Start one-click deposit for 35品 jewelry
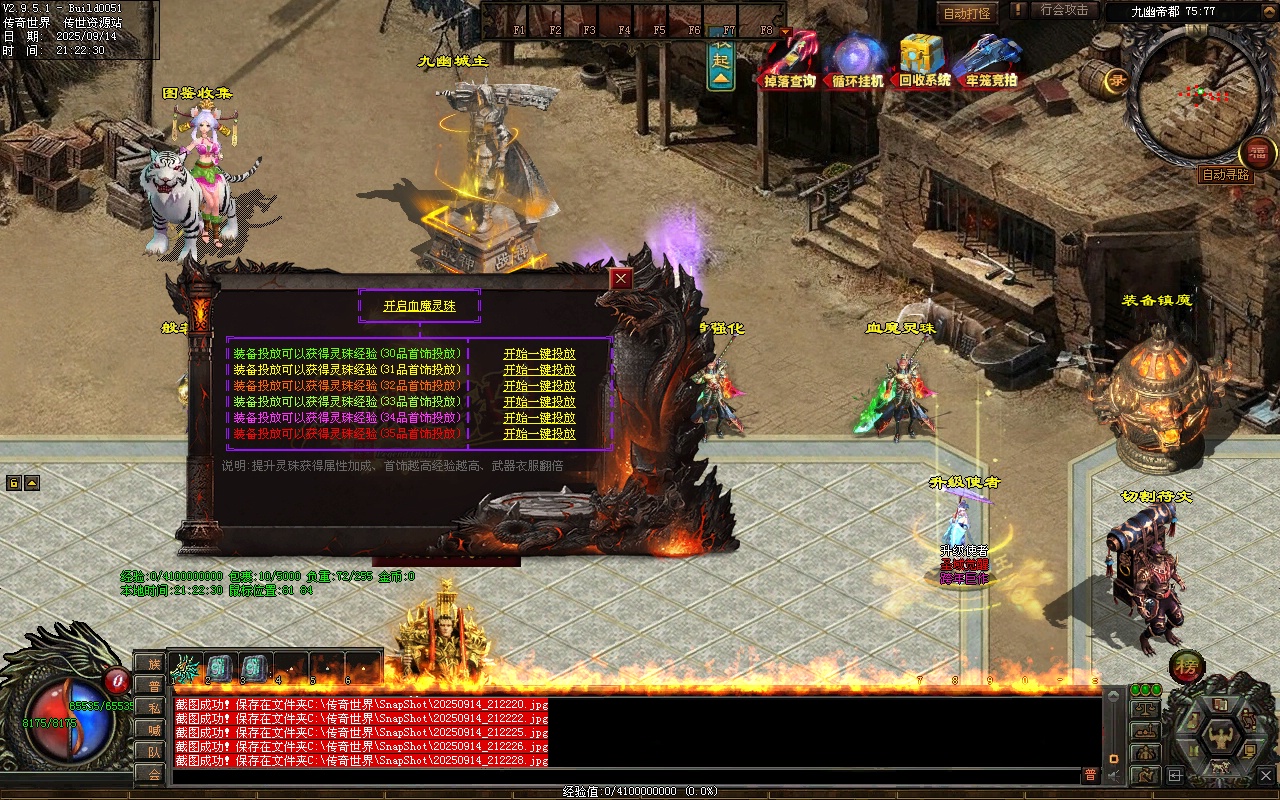 pyautogui.click(x=539, y=434)
